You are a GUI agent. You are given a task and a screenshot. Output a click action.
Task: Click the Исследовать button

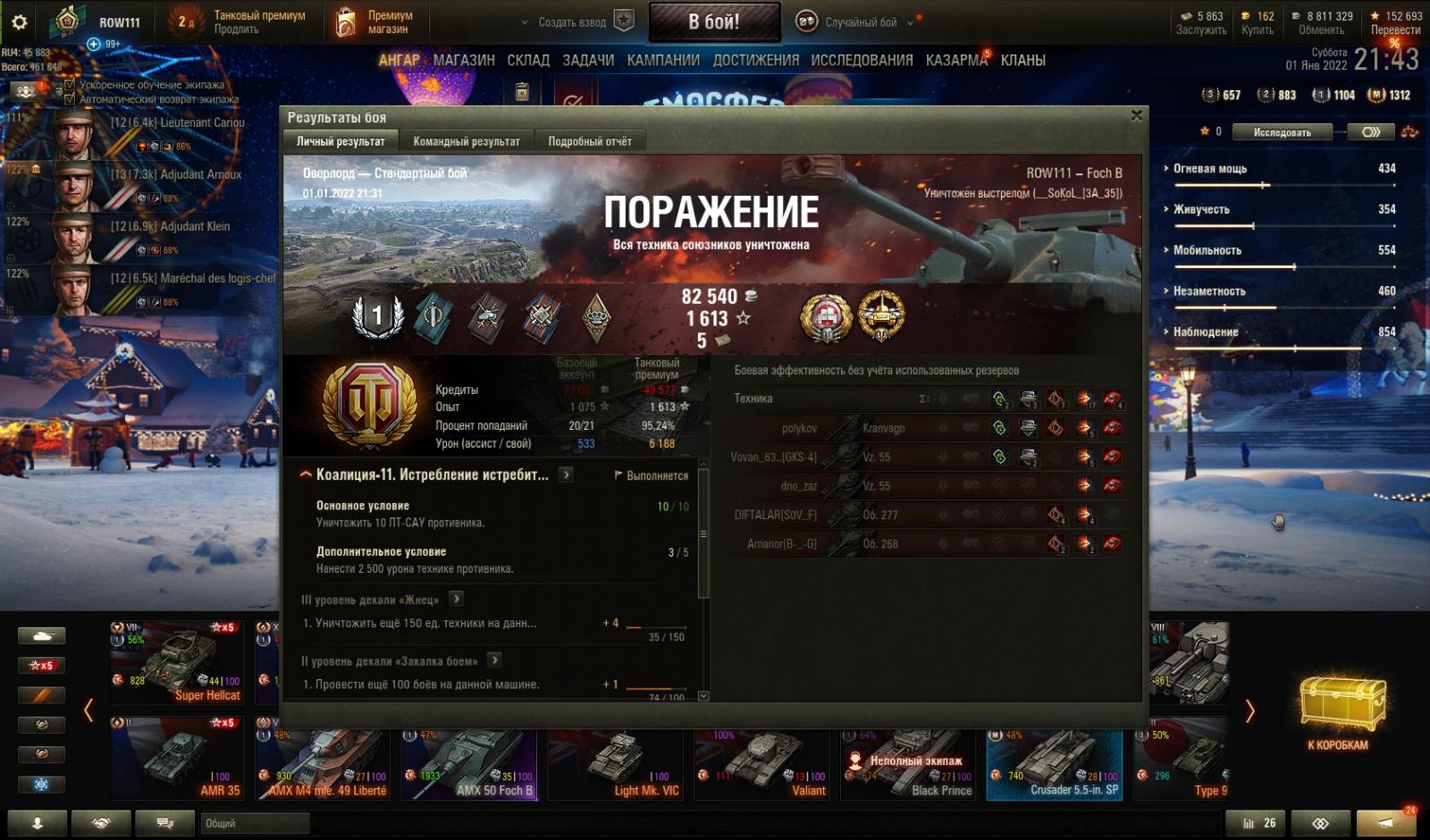click(1282, 132)
